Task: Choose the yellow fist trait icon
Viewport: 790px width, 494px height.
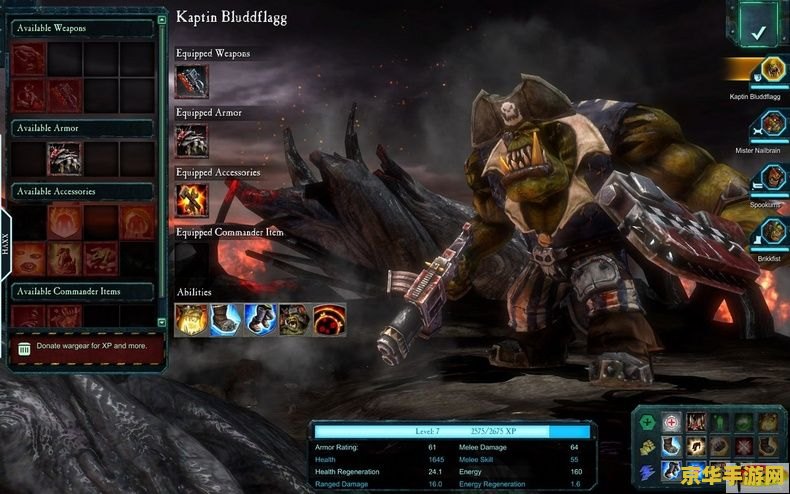Action: coord(648,447)
